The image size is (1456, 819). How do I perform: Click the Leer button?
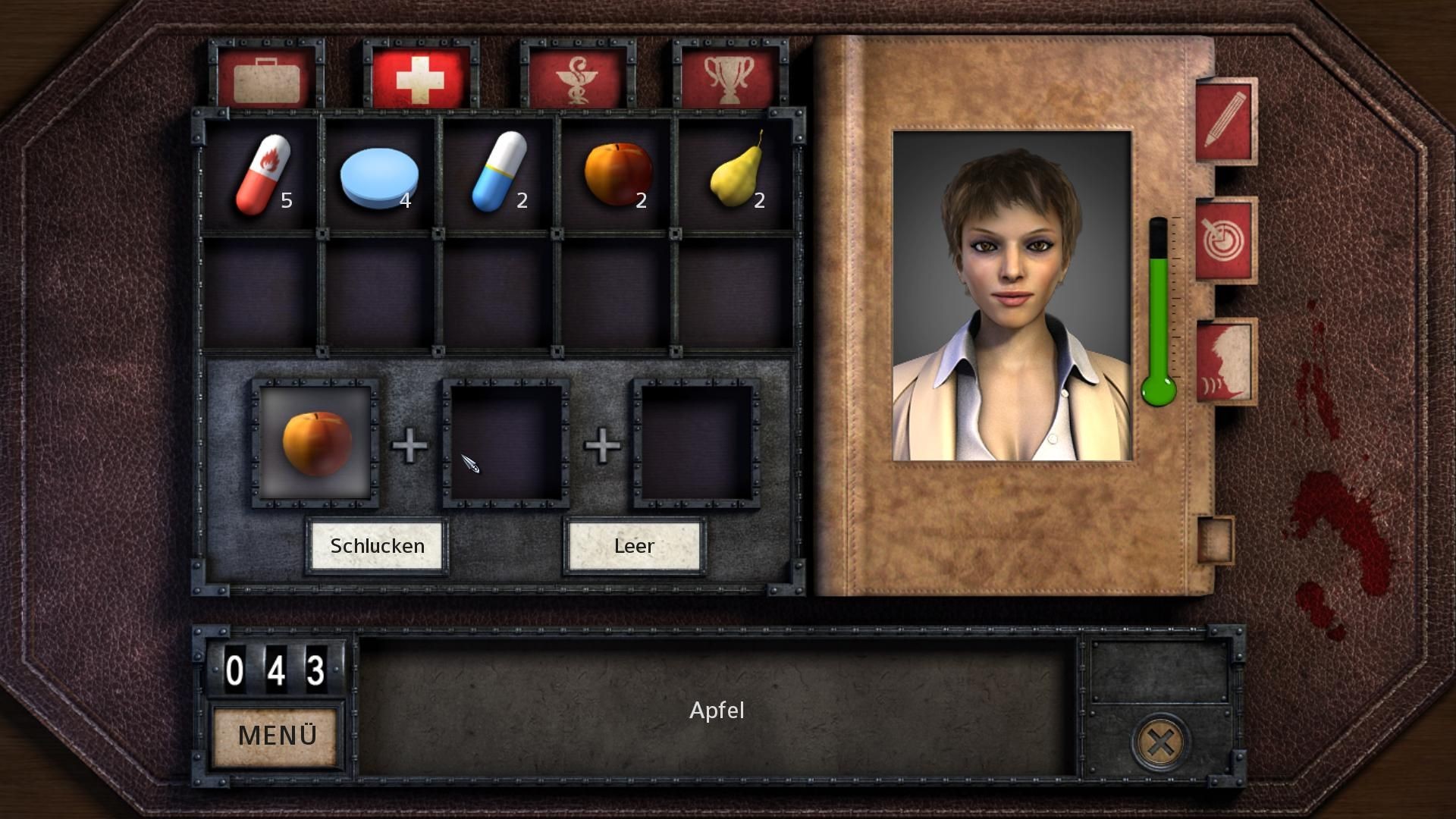click(x=634, y=546)
